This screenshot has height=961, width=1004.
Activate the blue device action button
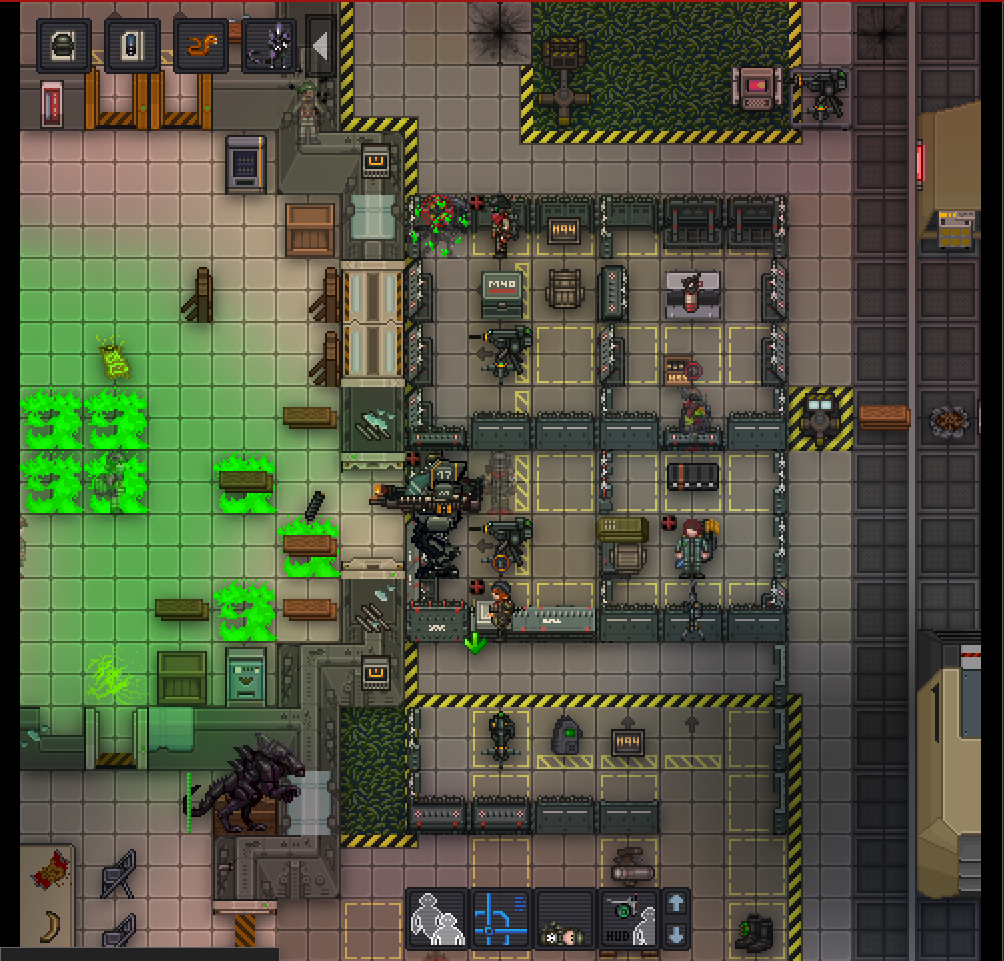[132, 46]
